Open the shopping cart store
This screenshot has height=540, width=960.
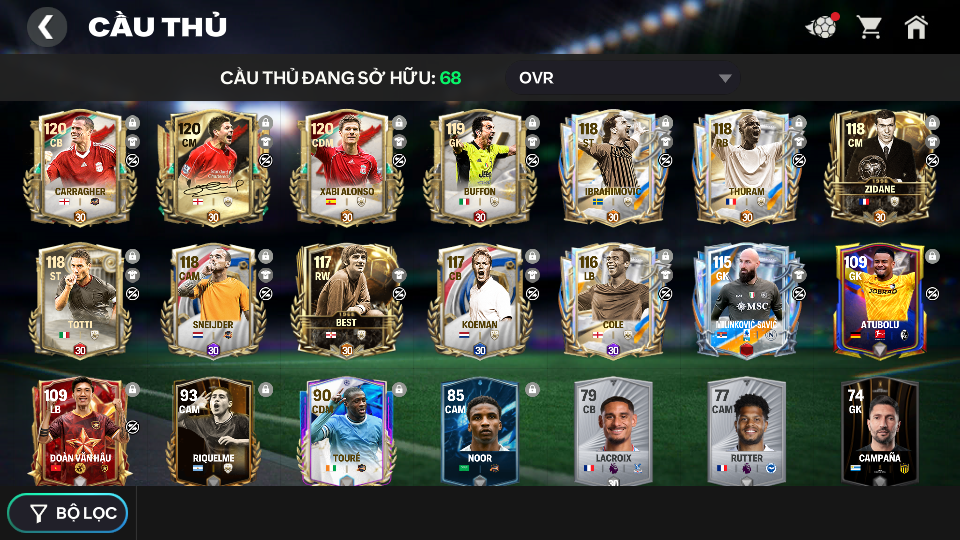[x=869, y=27]
